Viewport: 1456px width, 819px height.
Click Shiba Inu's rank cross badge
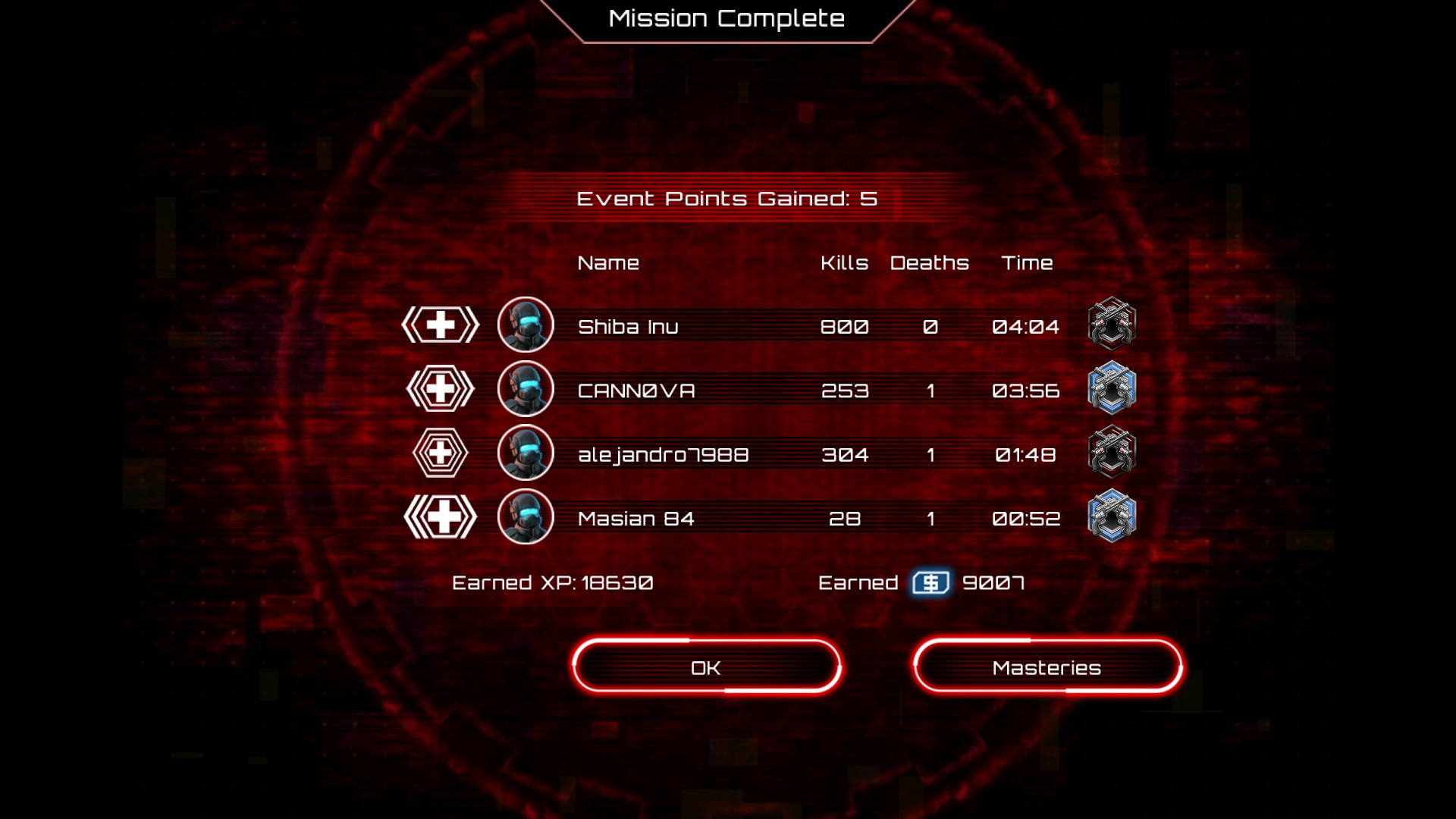441,325
